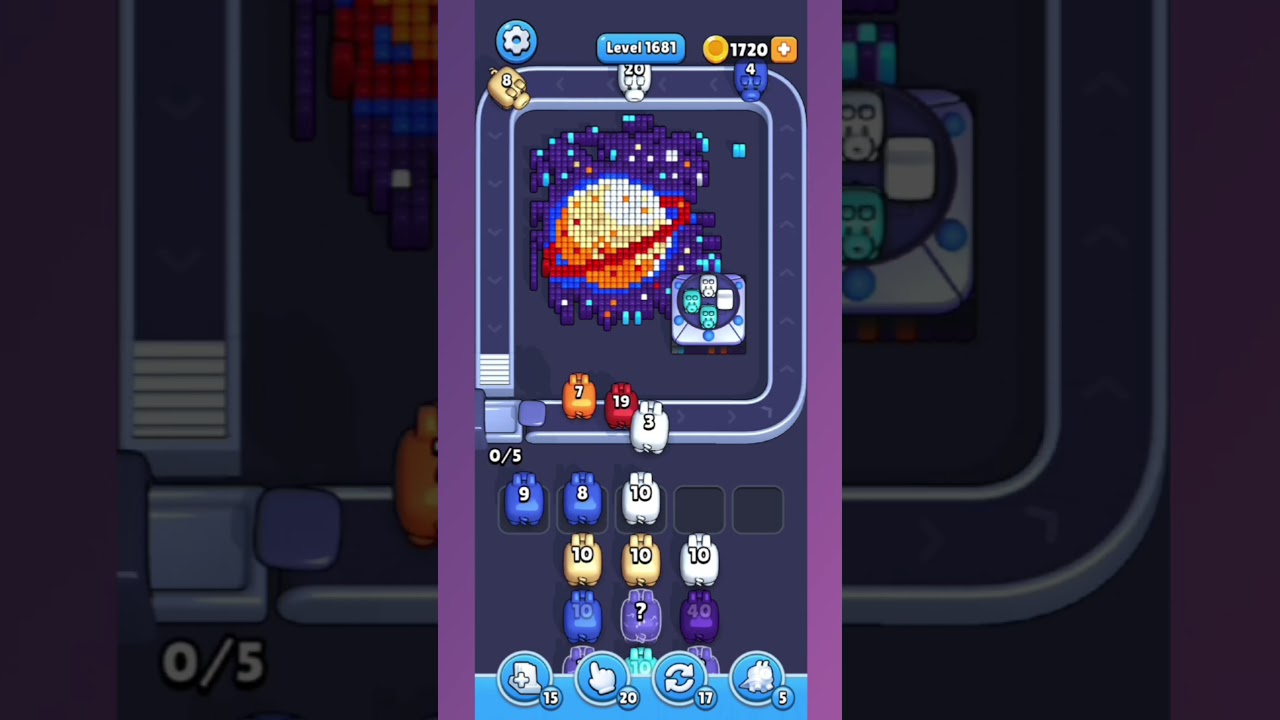Tap the purple piece numbered 40
This screenshot has width=1280, height=720.
(700, 612)
